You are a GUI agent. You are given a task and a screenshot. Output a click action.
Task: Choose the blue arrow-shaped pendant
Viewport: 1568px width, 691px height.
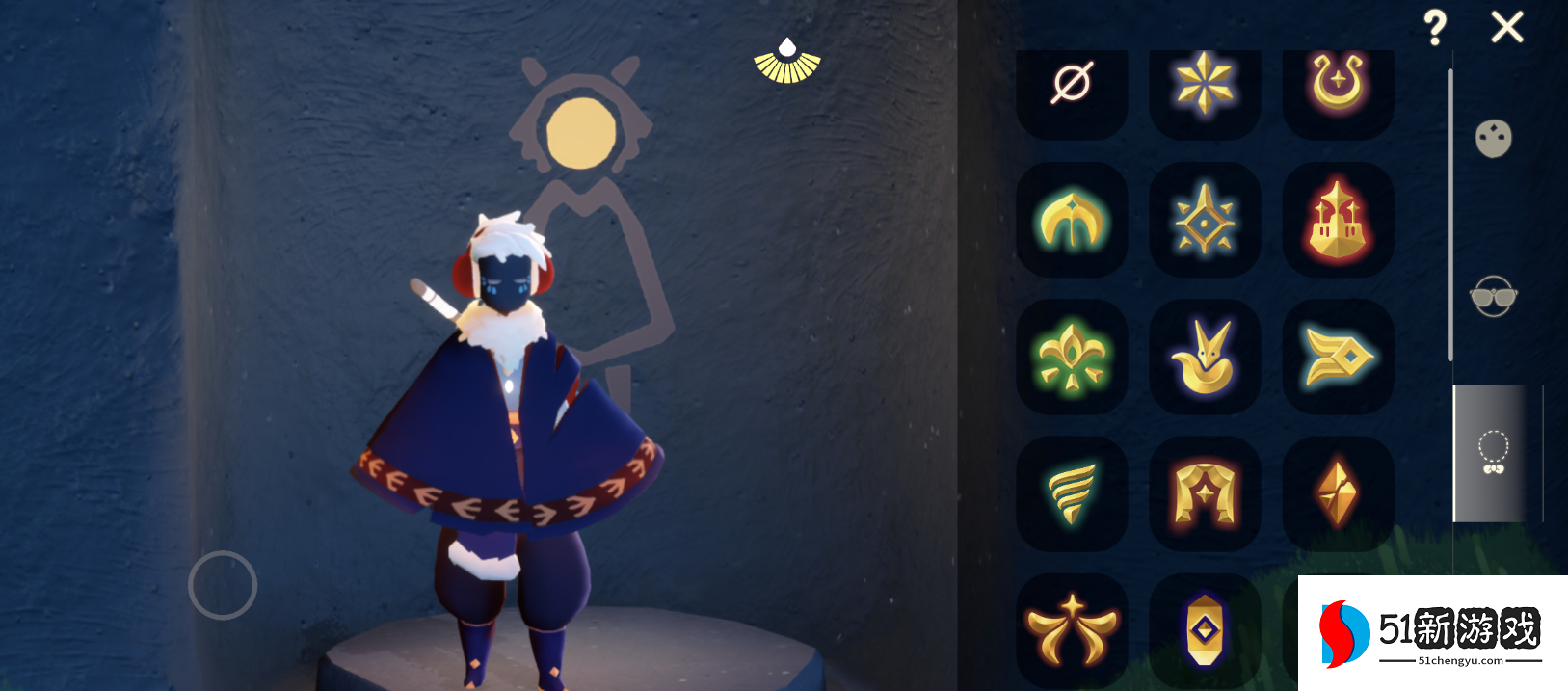pos(1338,358)
